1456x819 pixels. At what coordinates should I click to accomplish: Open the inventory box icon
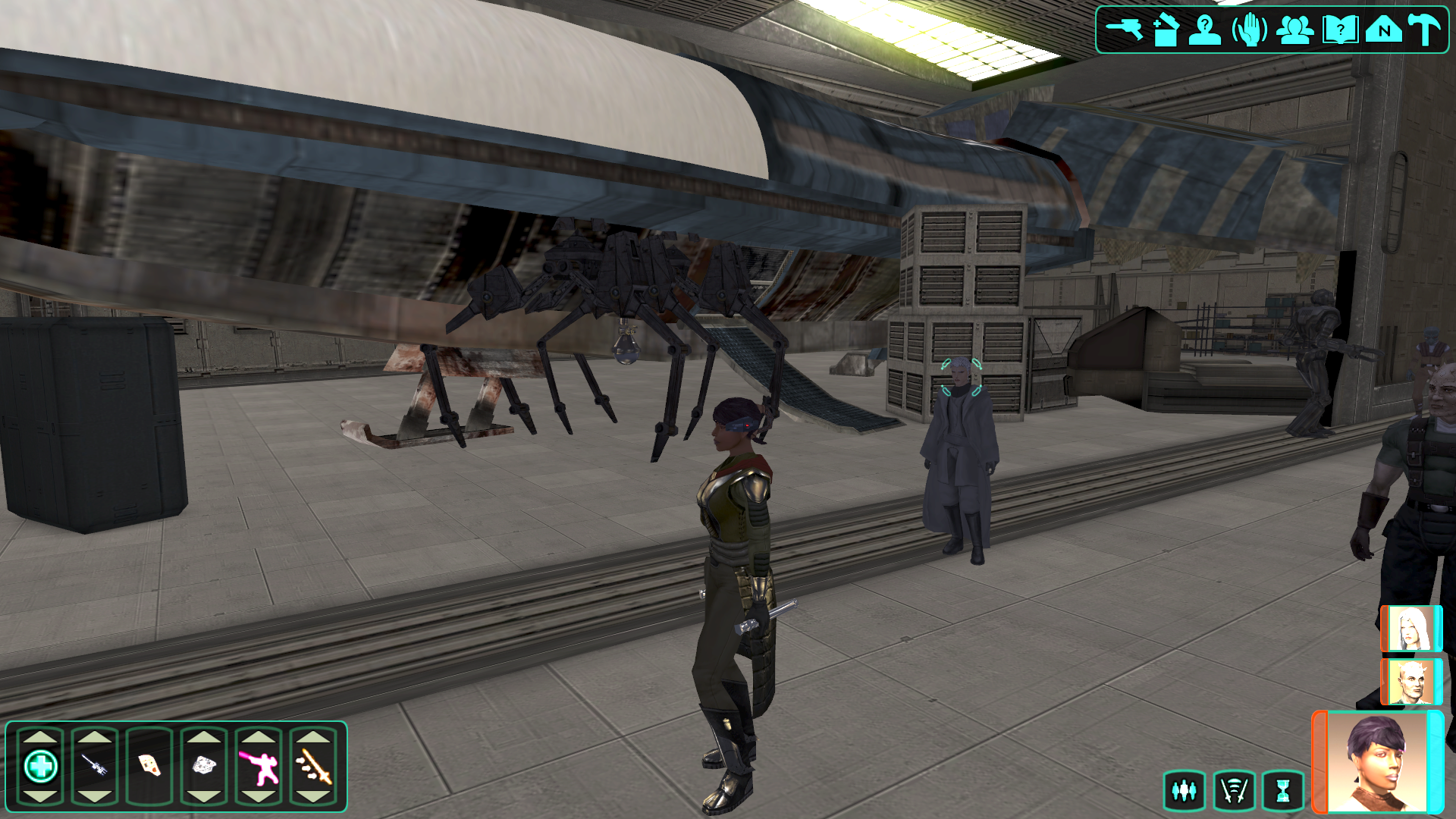pos(1168,32)
